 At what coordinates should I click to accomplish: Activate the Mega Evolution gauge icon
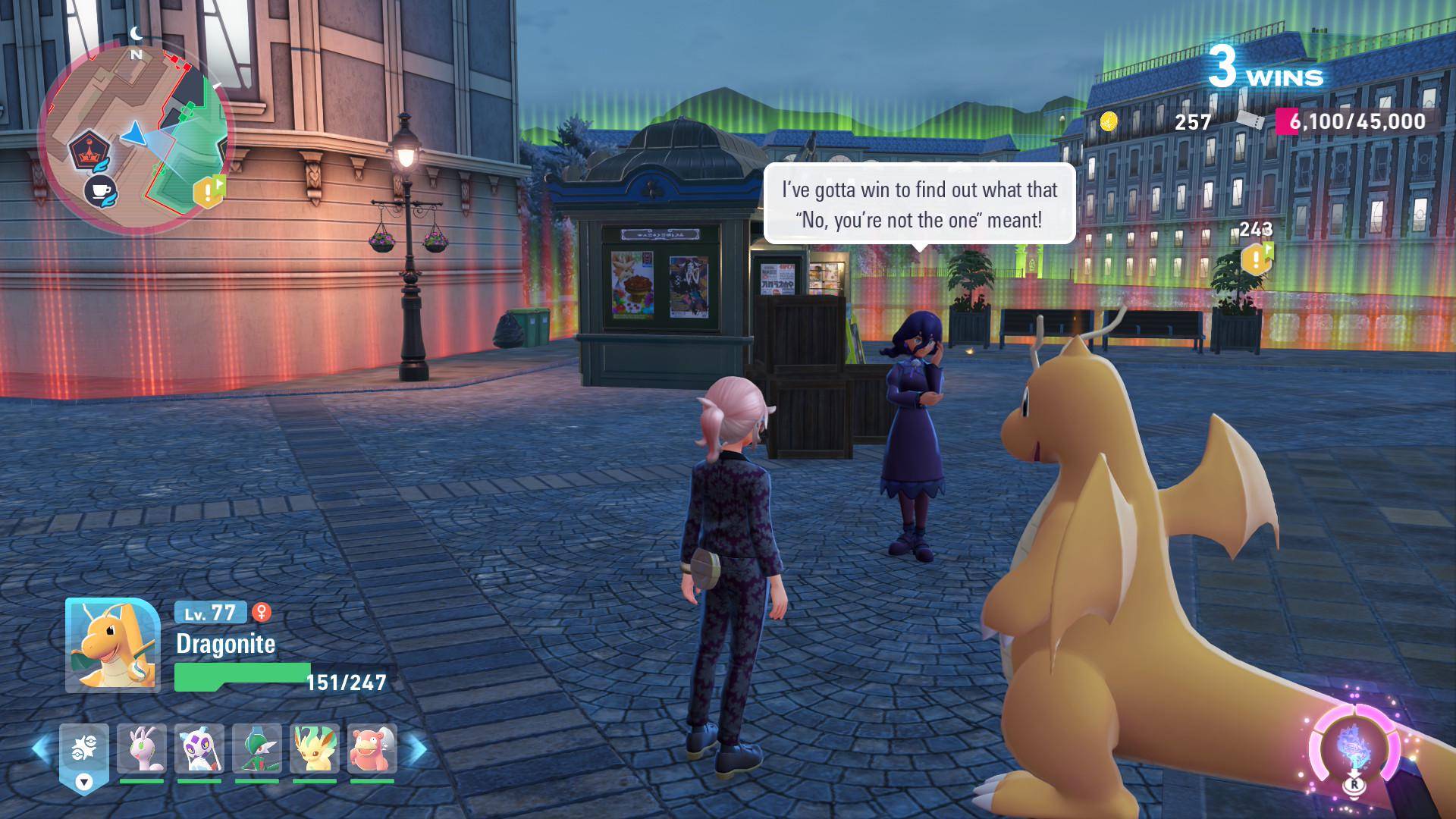coord(1352,748)
